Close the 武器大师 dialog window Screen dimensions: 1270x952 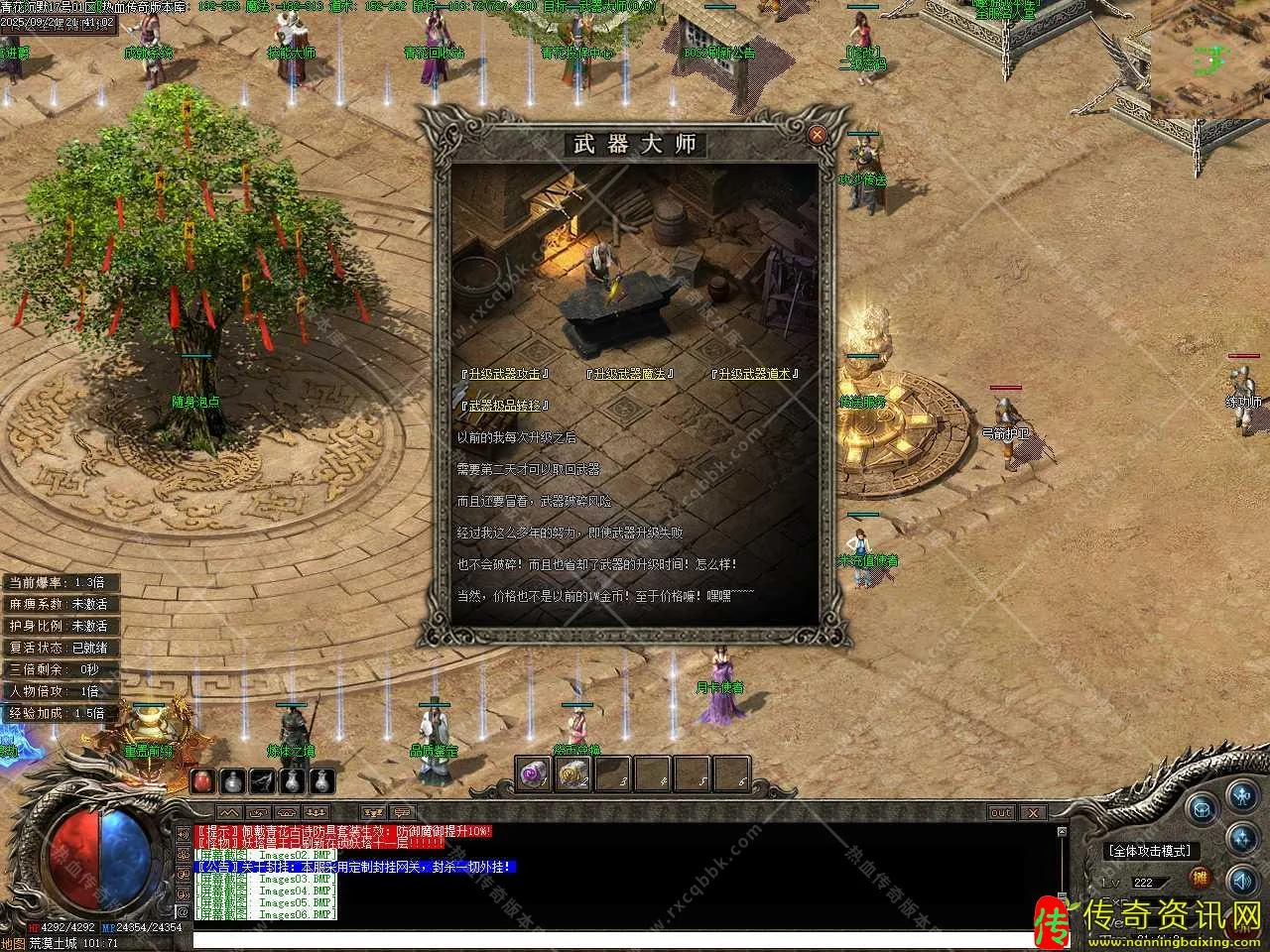tap(817, 134)
